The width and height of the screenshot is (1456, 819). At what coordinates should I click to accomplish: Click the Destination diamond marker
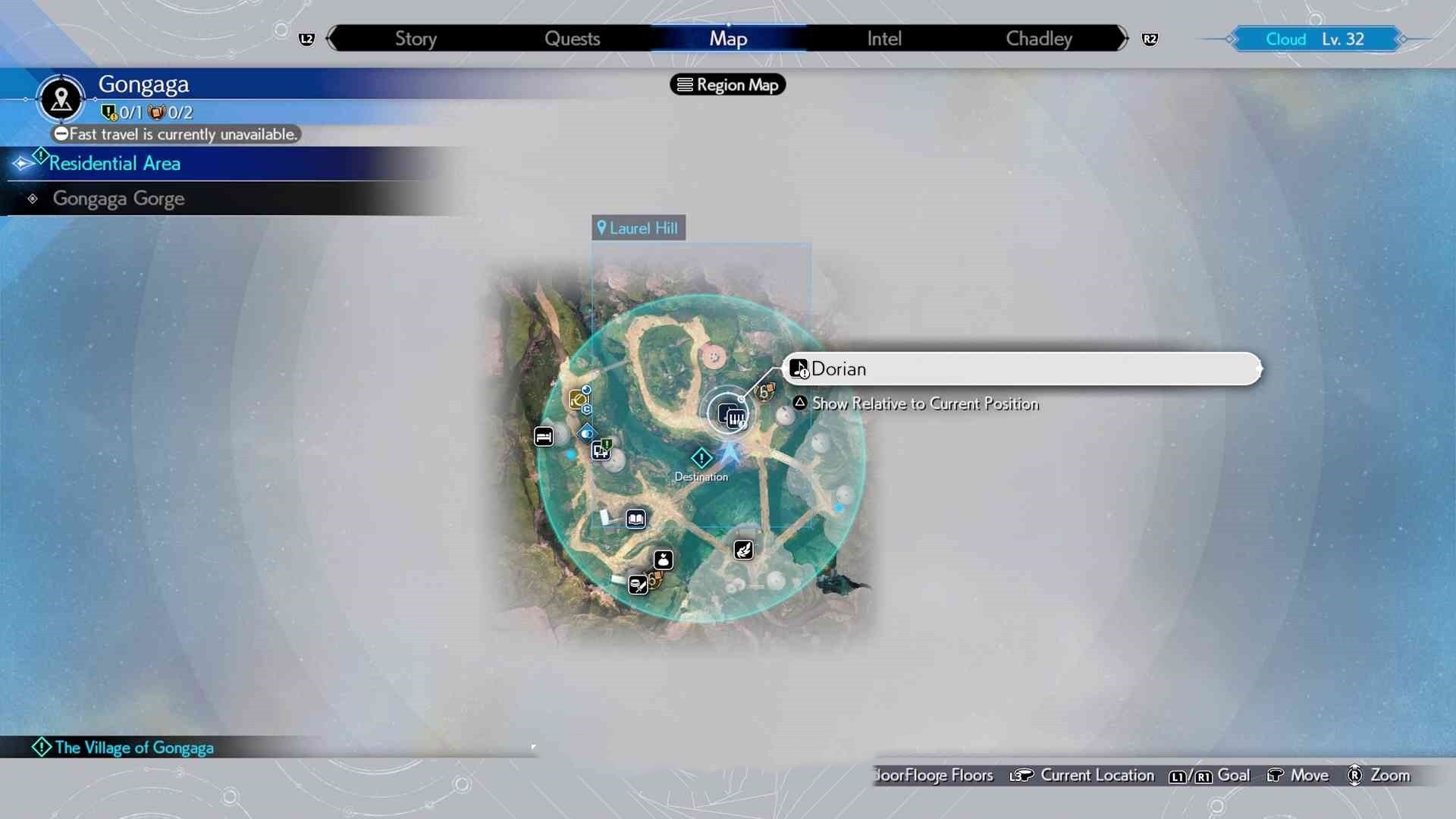pyautogui.click(x=701, y=458)
